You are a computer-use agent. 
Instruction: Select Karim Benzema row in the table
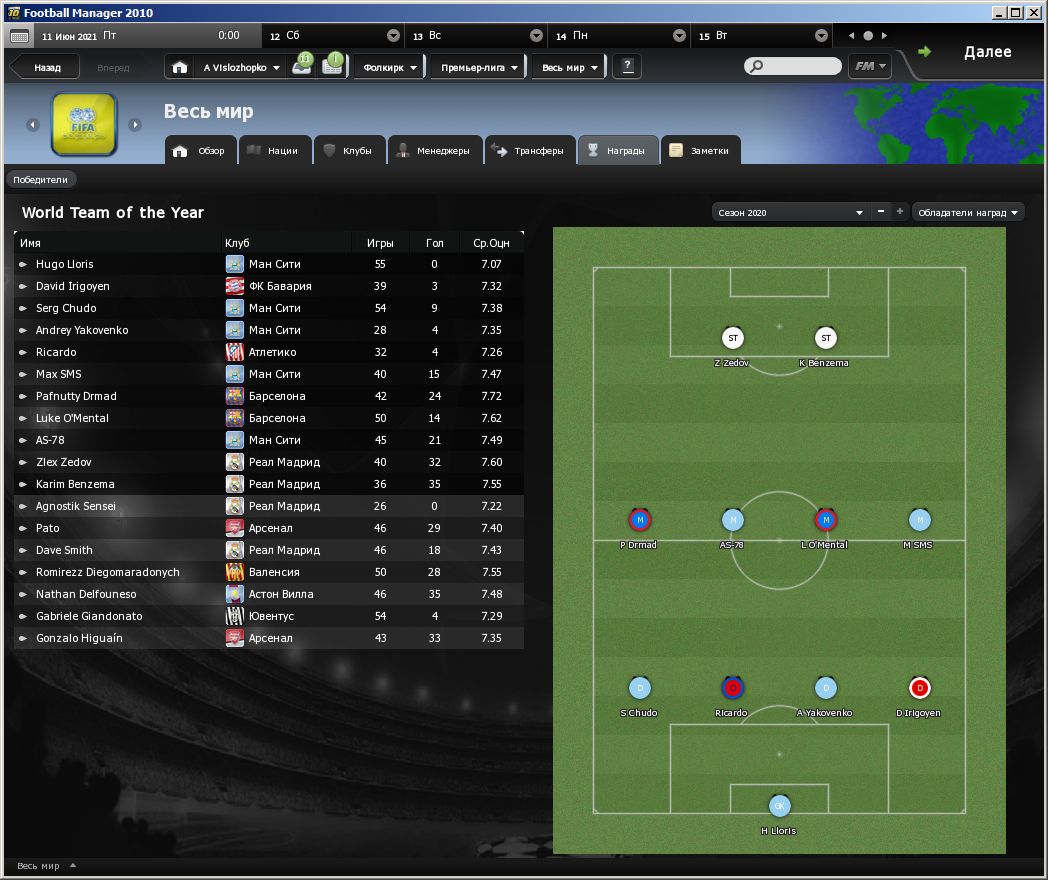pos(75,484)
